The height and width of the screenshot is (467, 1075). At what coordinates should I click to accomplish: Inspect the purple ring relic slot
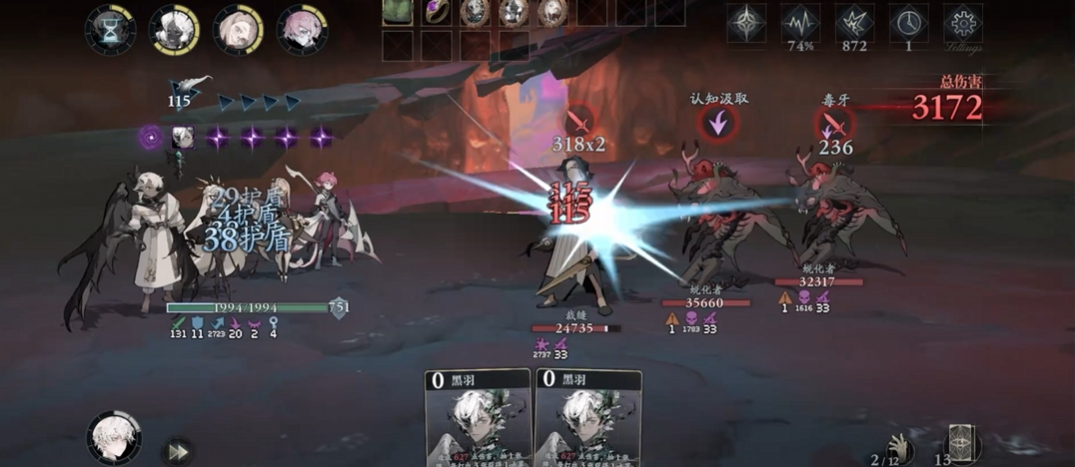[x=436, y=11]
